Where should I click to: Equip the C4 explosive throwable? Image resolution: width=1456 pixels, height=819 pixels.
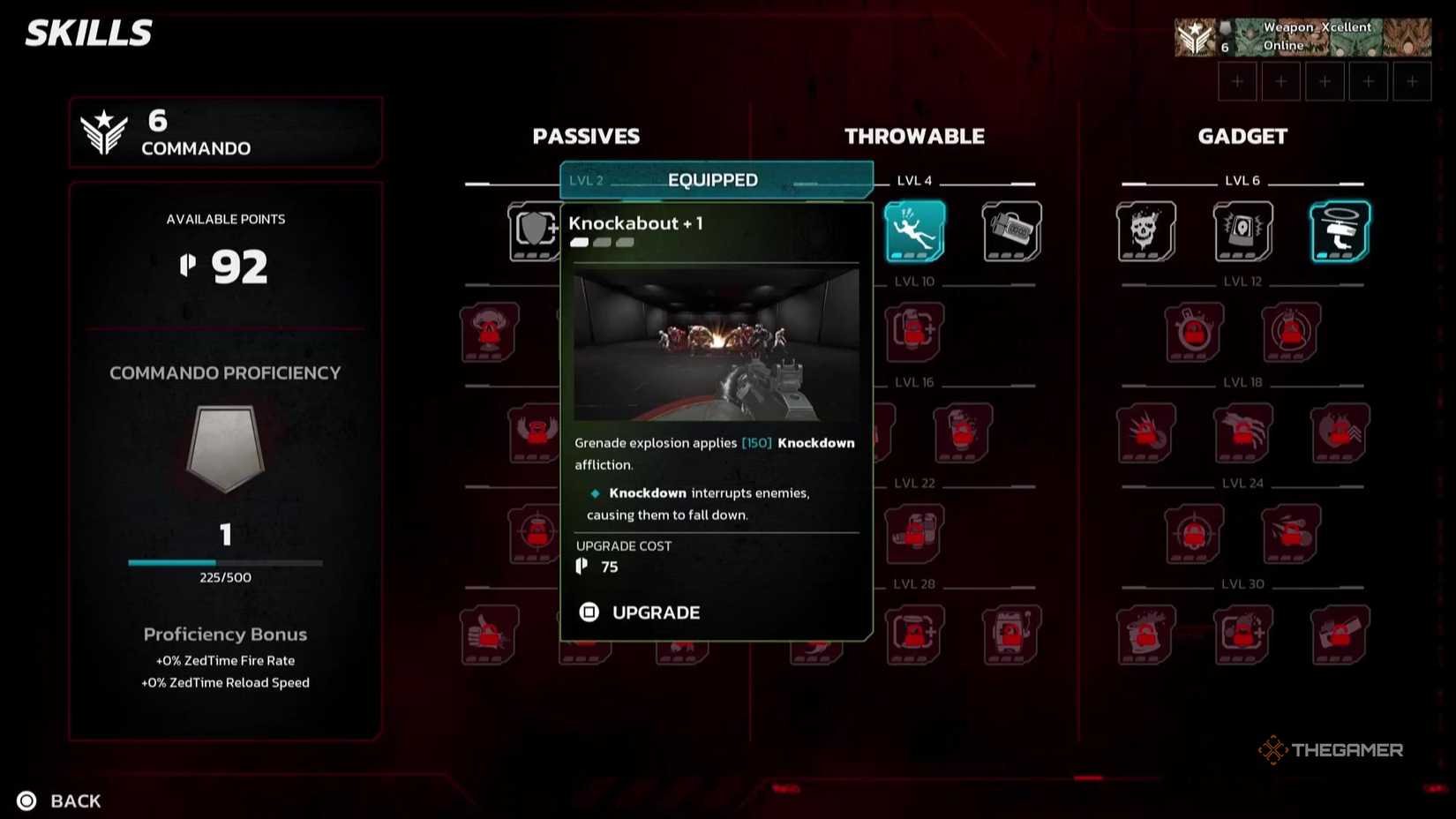tap(1010, 232)
